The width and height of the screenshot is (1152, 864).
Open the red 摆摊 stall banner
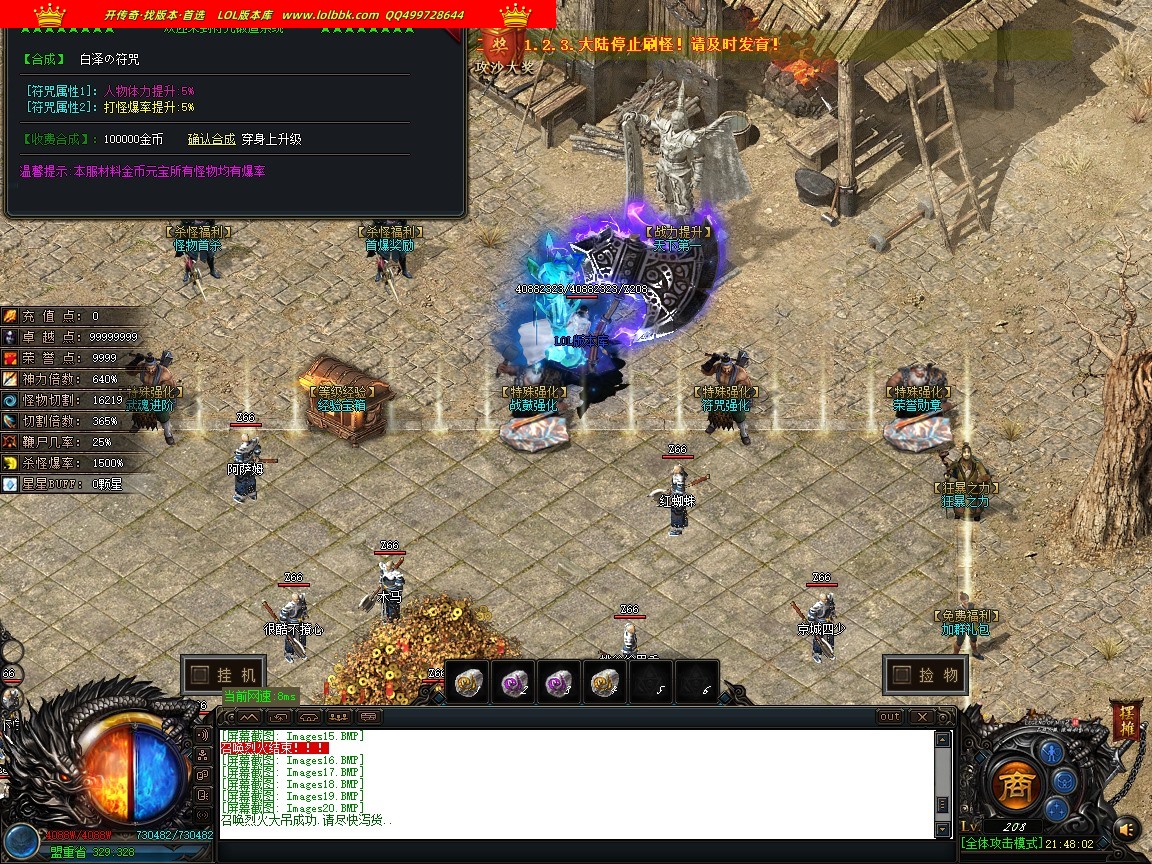coord(1126,721)
